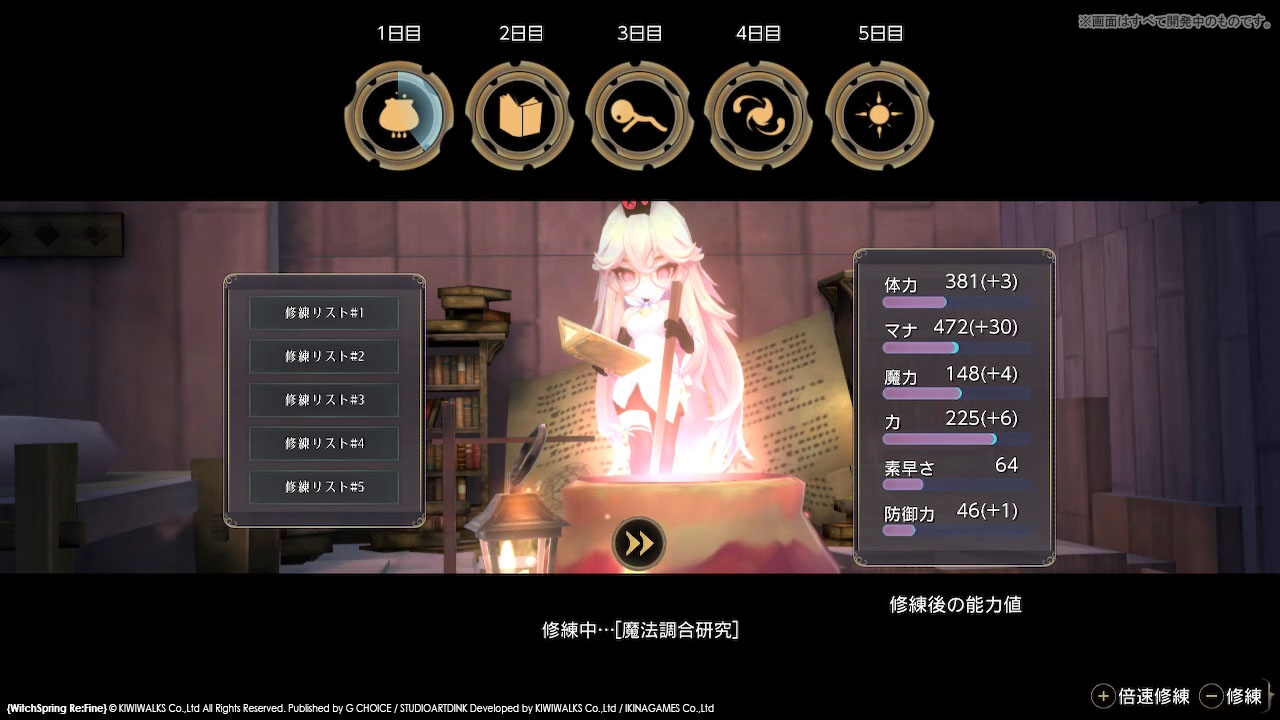This screenshot has width=1280, height=720.
Task: Open 修練リスト#2
Action: [323, 356]
